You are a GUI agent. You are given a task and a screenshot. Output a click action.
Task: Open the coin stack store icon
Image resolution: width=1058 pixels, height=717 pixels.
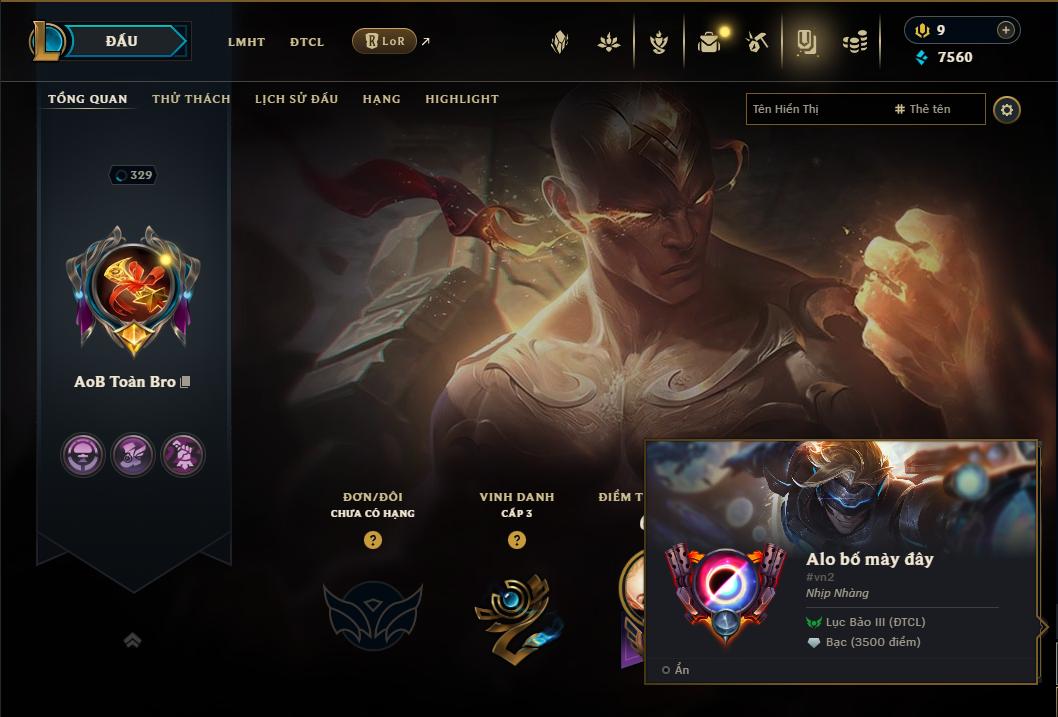(x=855, y=42)
